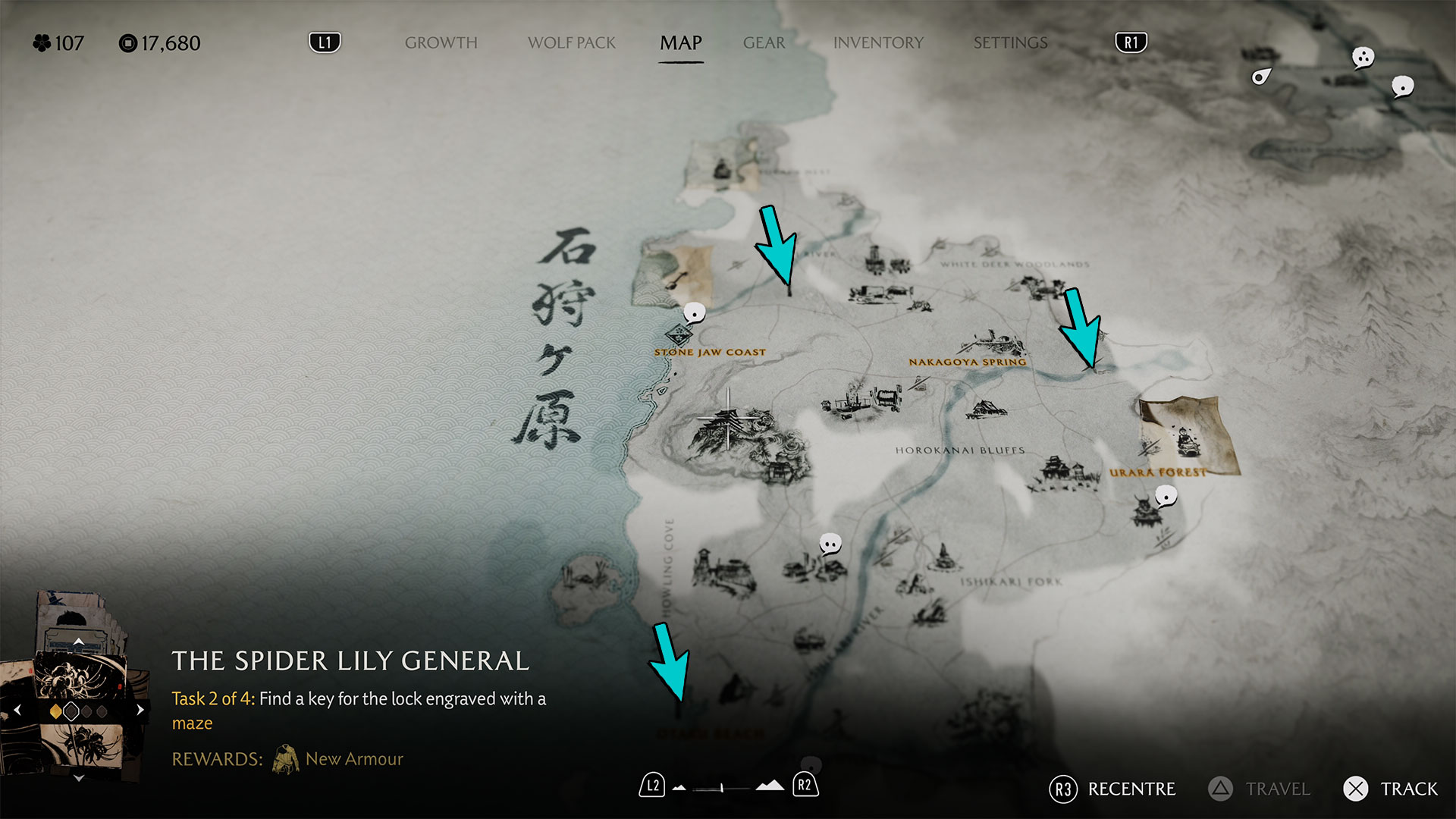Switch to the Growth tab
The height and width of the screenshot is (819, 1456).
[x=441, y=43]
